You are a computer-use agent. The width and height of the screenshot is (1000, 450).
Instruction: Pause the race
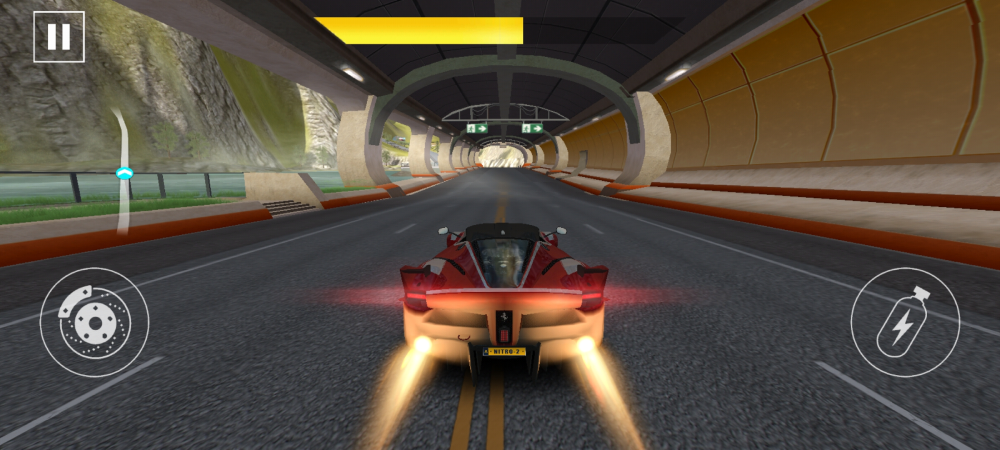(59, 37)
